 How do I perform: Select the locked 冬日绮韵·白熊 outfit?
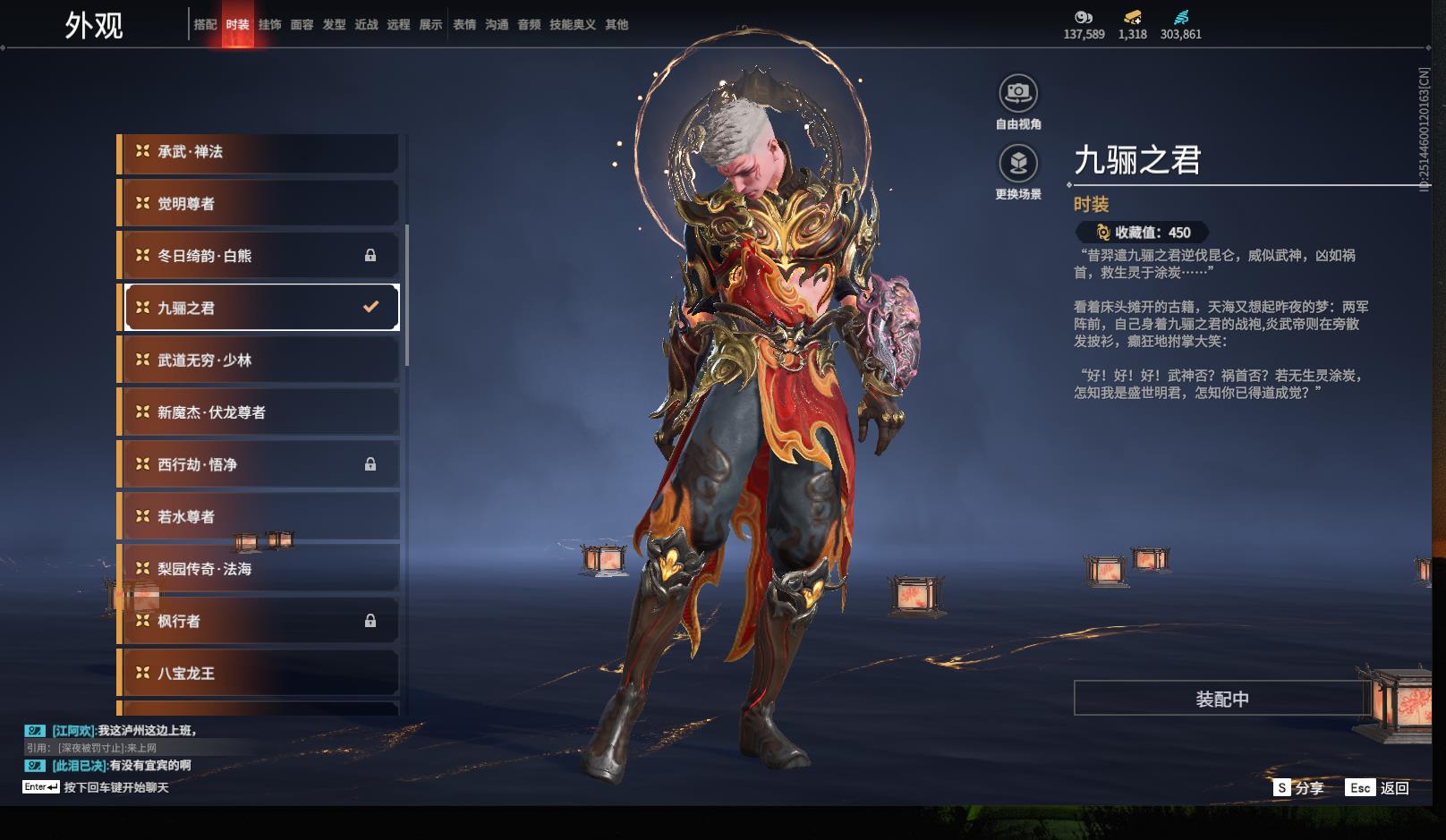(x=259, y=256)
